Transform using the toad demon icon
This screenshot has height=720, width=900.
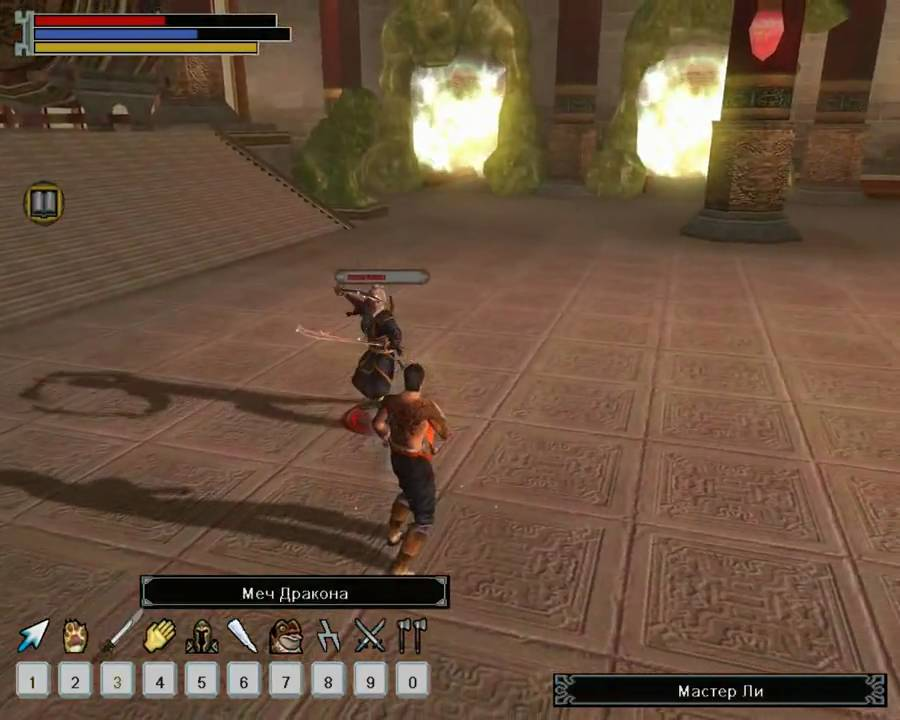(286, 636)
